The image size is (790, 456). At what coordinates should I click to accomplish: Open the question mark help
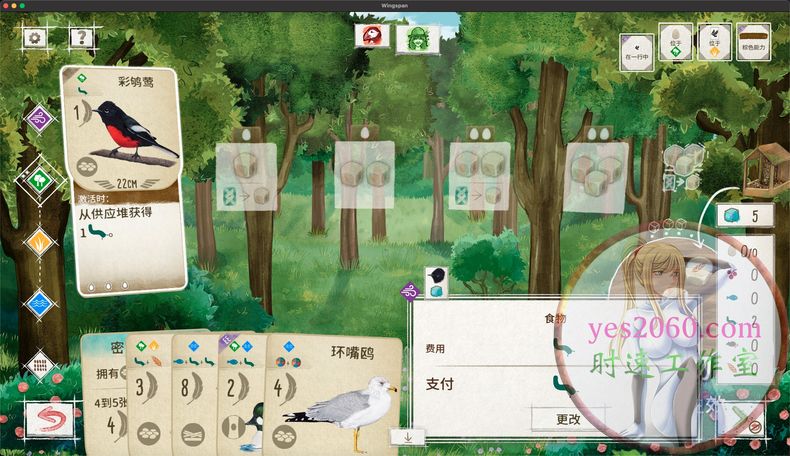click(81, 38)
